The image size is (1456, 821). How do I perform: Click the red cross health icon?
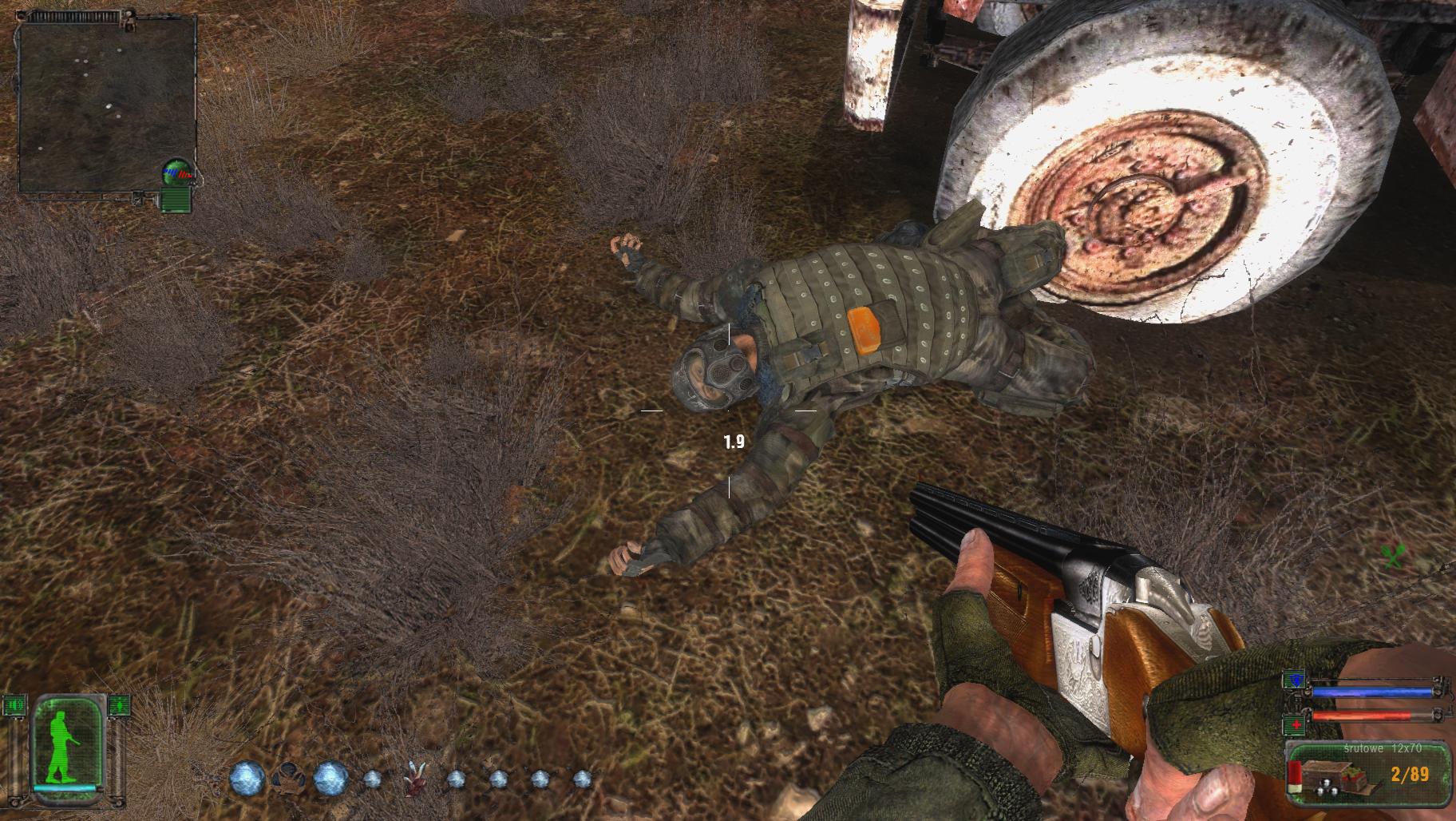click(1293, 726)
